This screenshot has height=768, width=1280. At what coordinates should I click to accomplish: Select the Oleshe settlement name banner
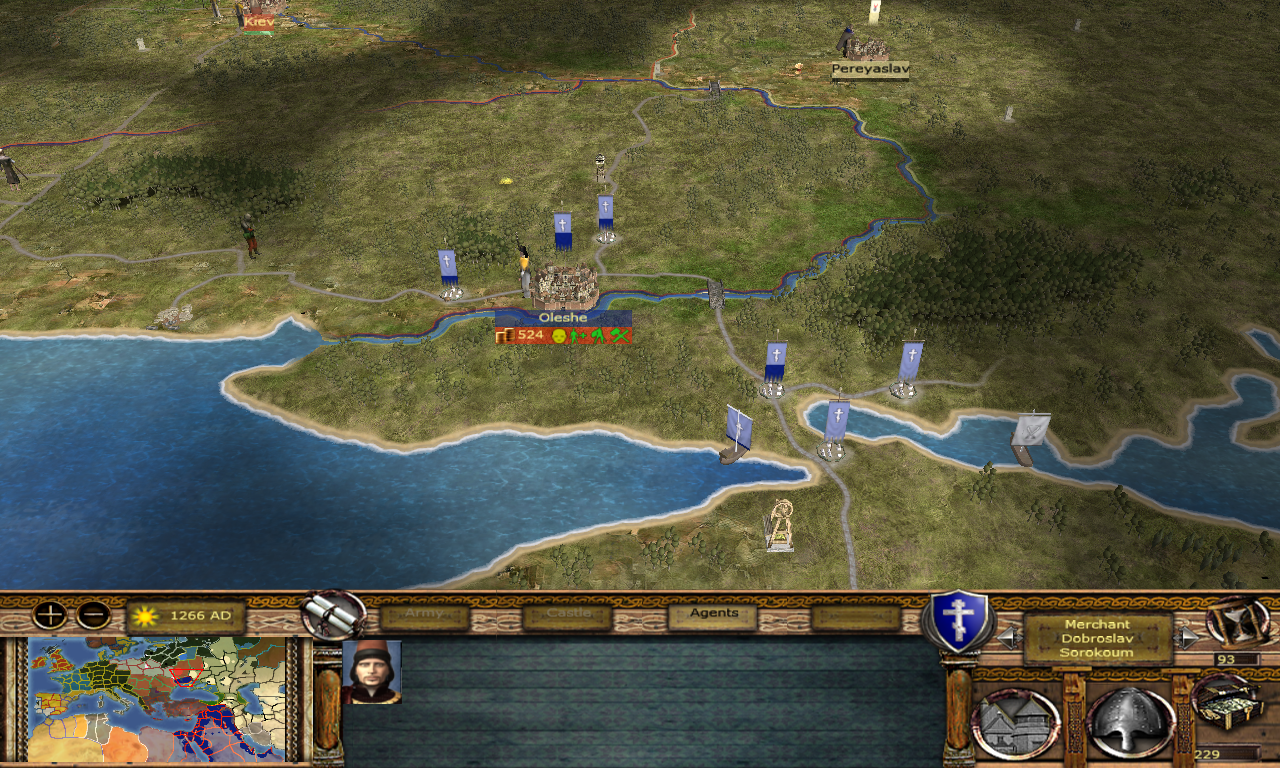[563, 317]
